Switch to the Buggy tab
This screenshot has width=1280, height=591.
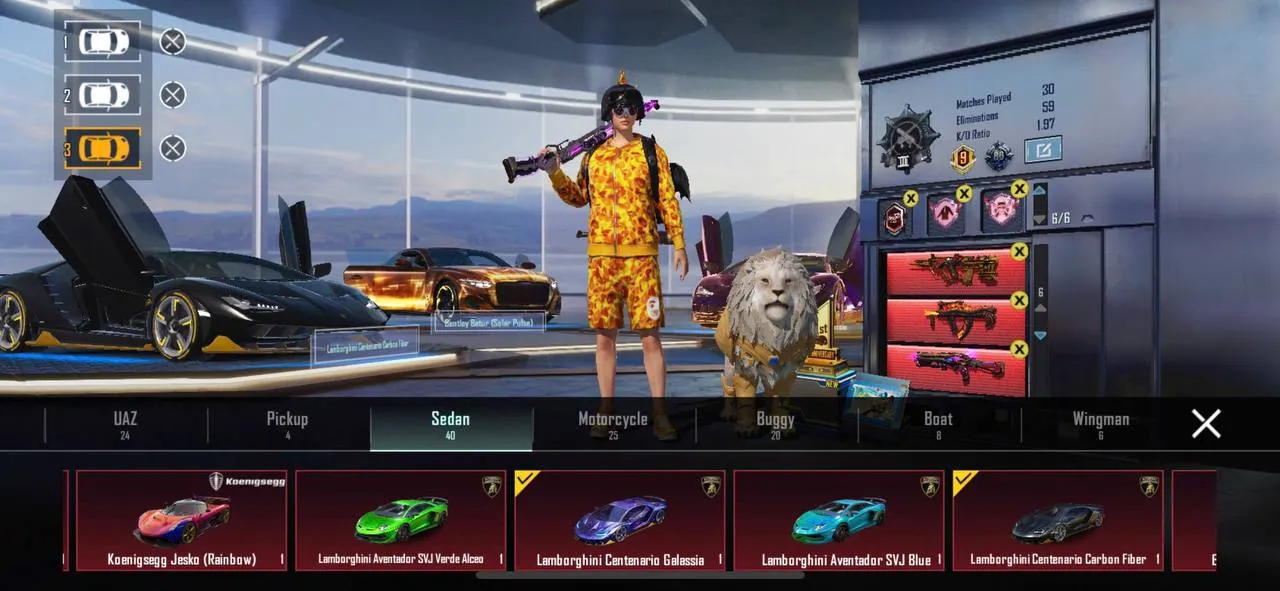[x=775, y=425]
